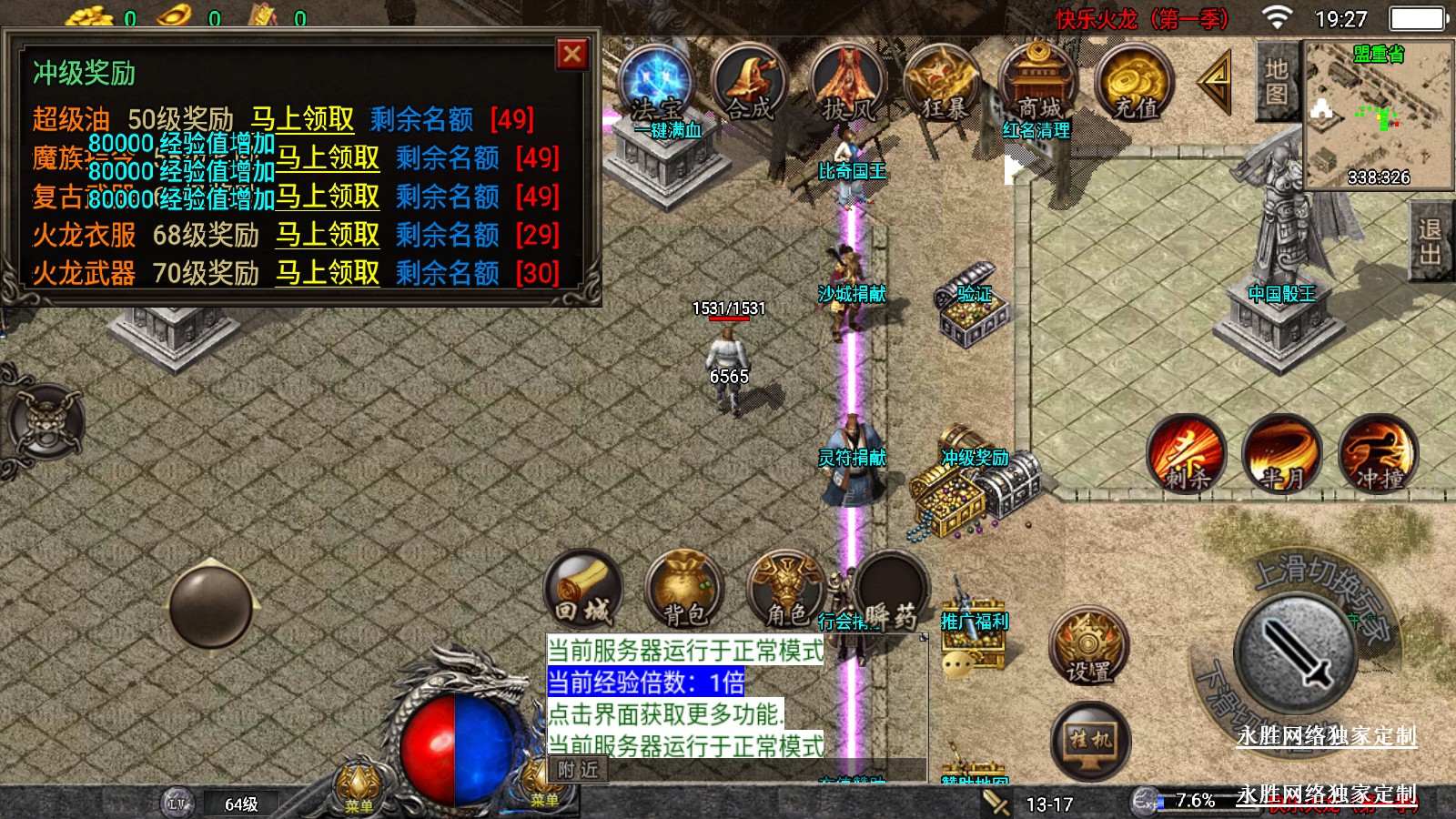Use the 半月 skill

[x=1281, y=454]
